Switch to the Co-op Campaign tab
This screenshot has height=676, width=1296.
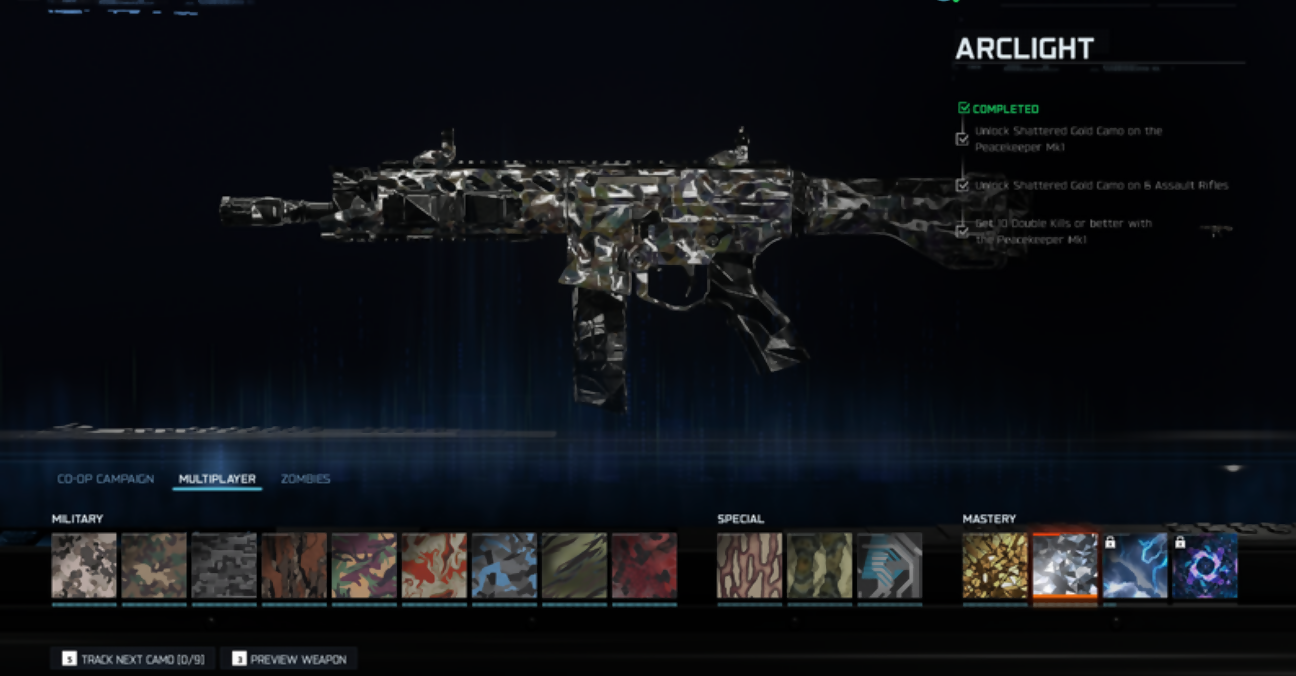(x=105, y=479)
